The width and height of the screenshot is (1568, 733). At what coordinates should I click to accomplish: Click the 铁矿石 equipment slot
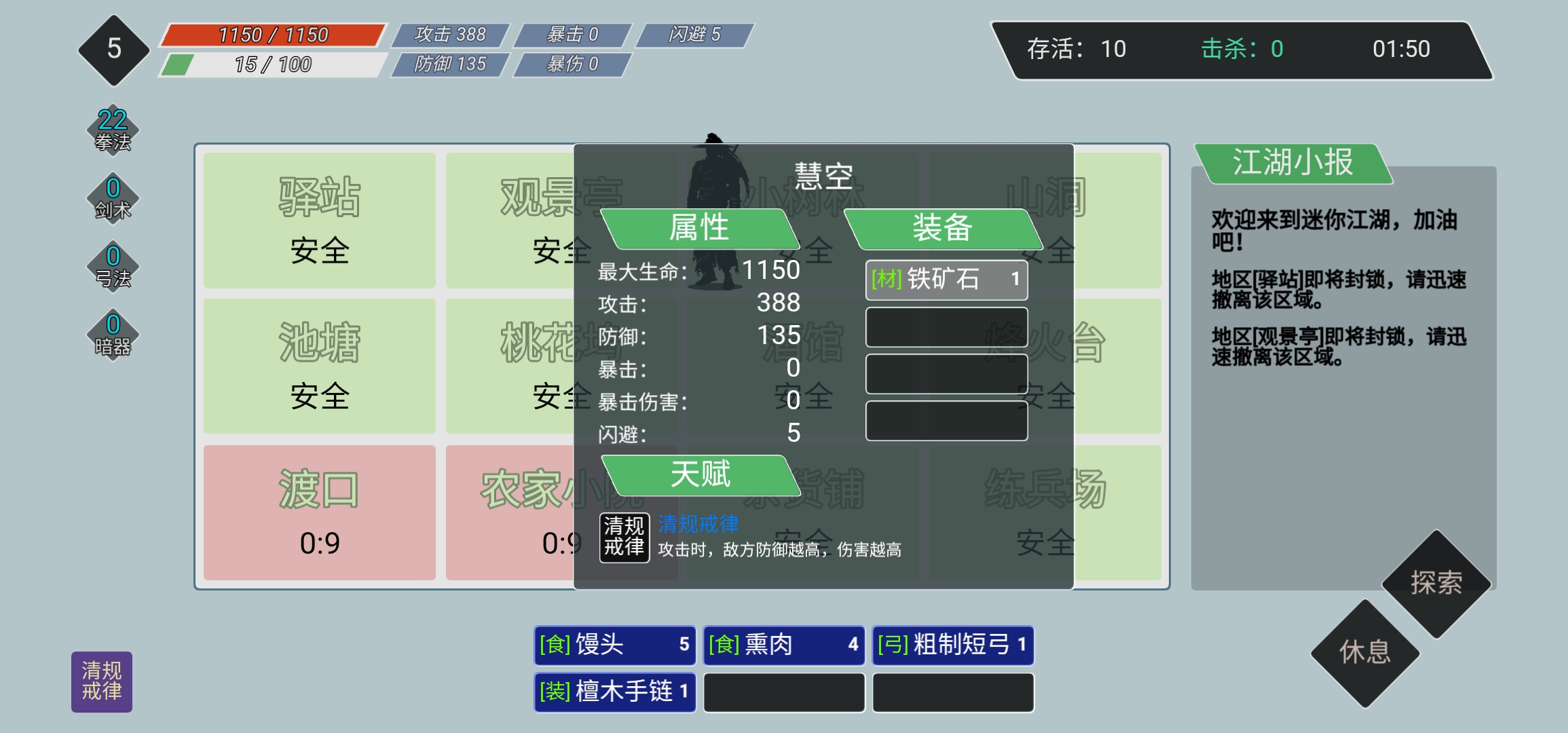click(946, 280)
